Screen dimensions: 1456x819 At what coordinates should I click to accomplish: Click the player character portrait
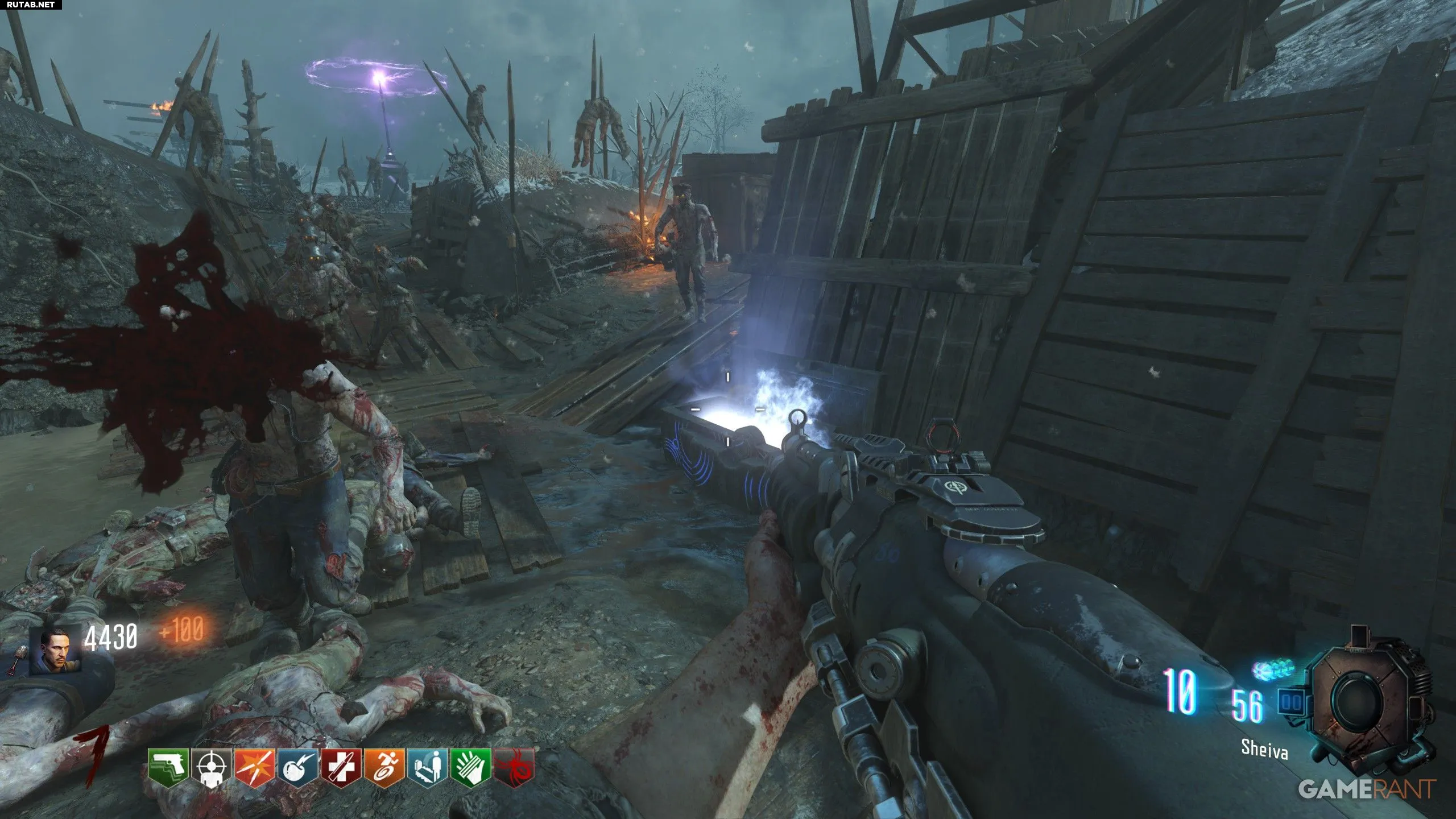63,650
